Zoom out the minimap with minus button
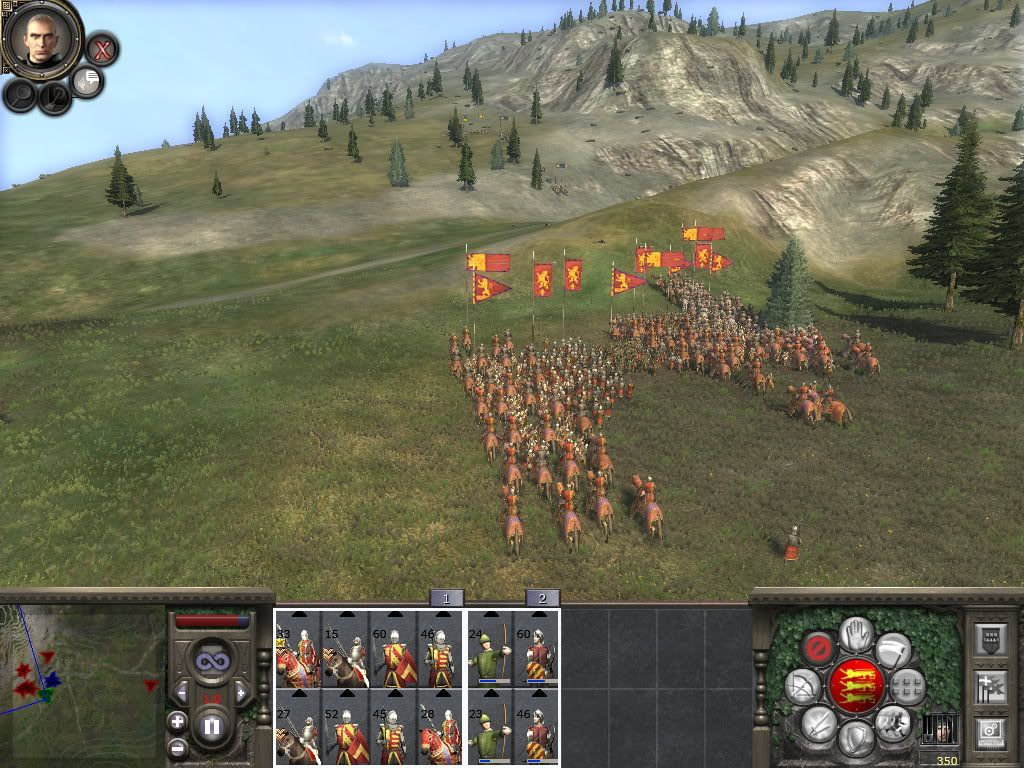This screenshot has height=768, width=1024. pyautogui.click(x=177, y=746)
